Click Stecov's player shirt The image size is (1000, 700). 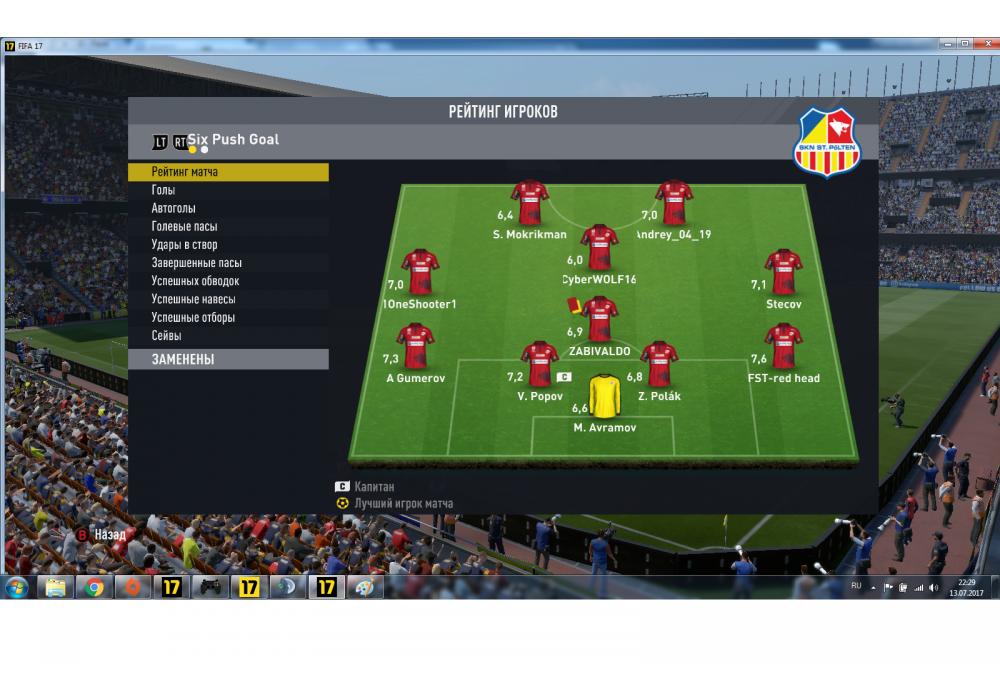pyautogui.click(x=783, y=272)
